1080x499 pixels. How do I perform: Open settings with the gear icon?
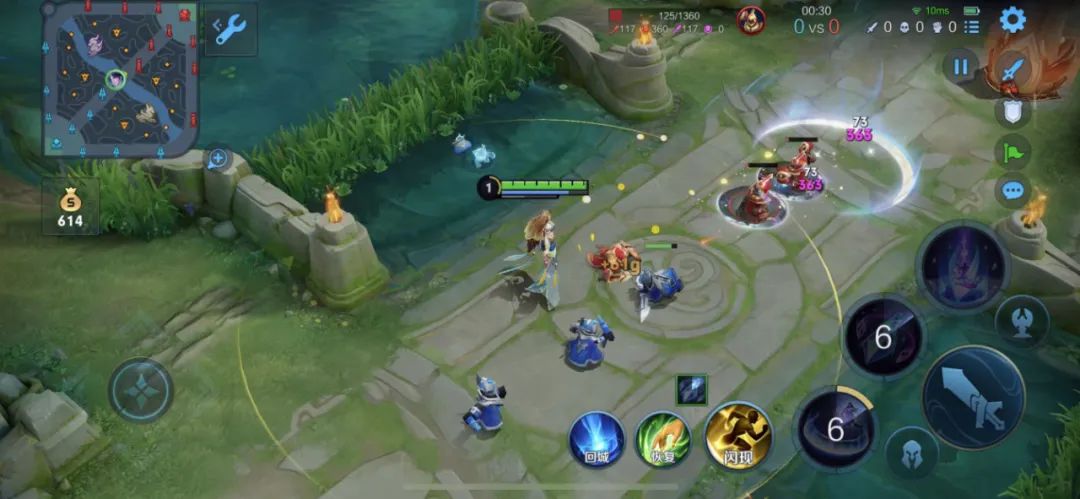click(x=1012, y=19)
